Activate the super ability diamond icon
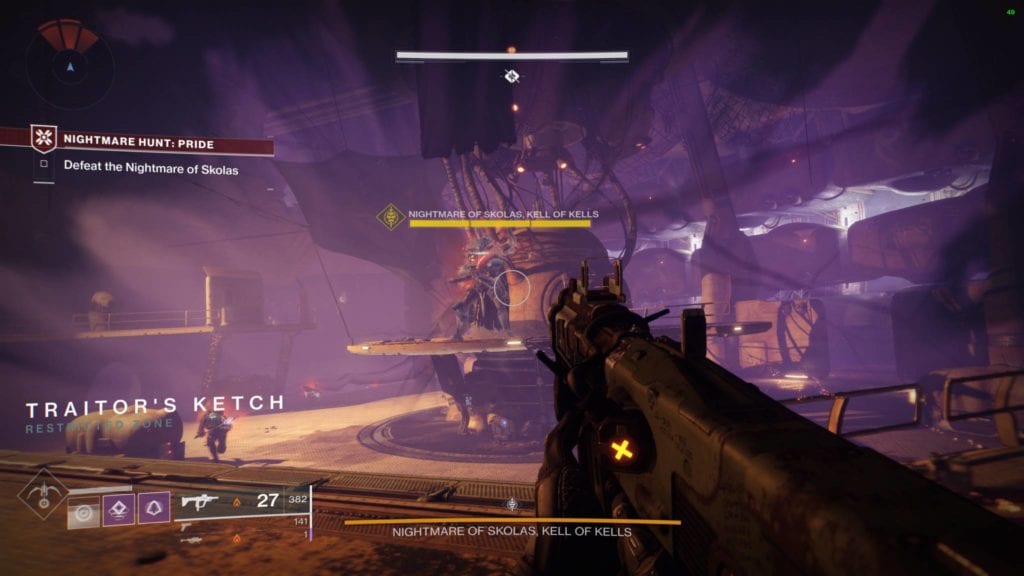This screenshot has width=1024, height=576. 42,493
